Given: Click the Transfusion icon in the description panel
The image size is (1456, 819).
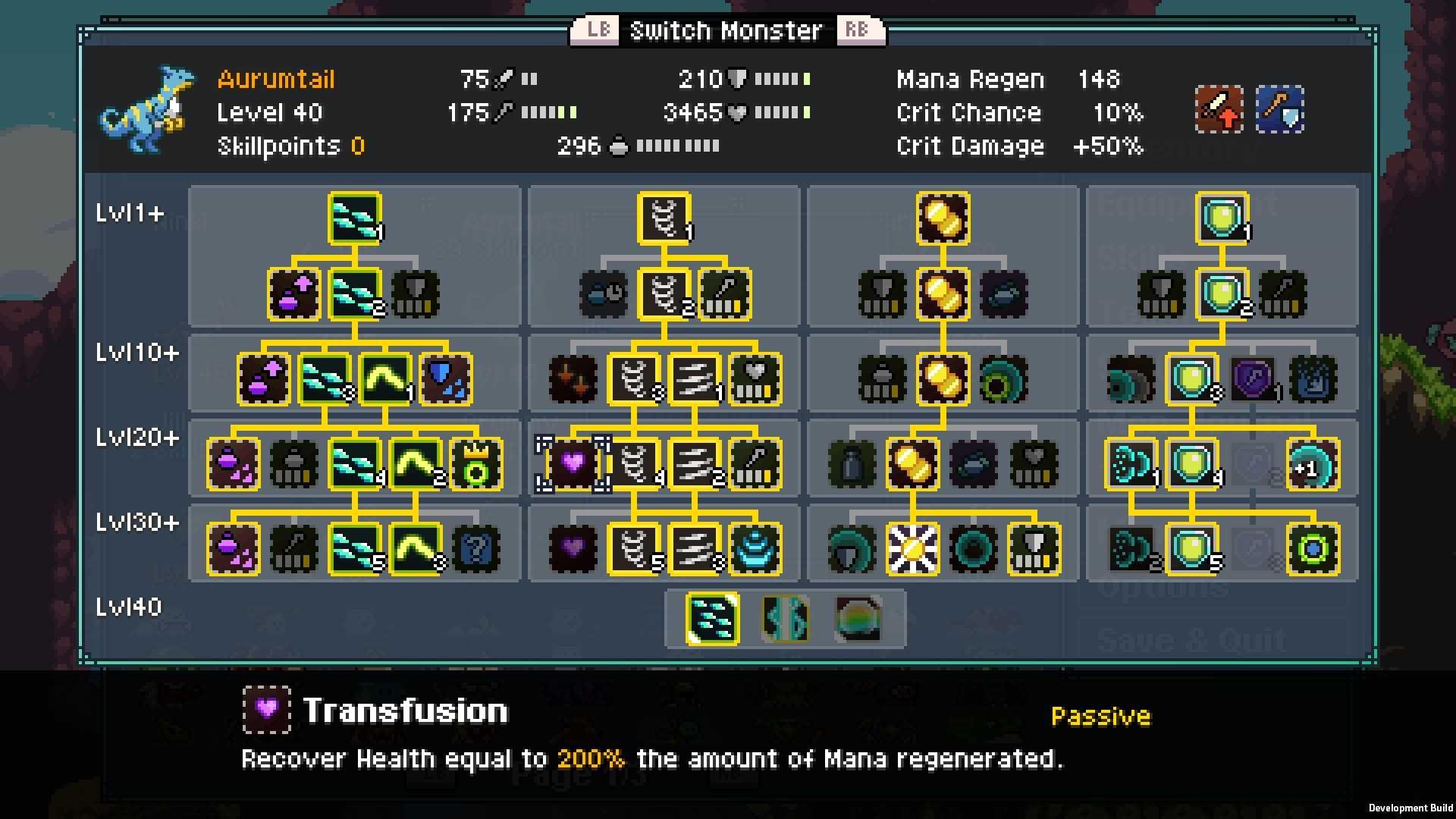Looking at the screenshot, I should click(x=267, y=710).
